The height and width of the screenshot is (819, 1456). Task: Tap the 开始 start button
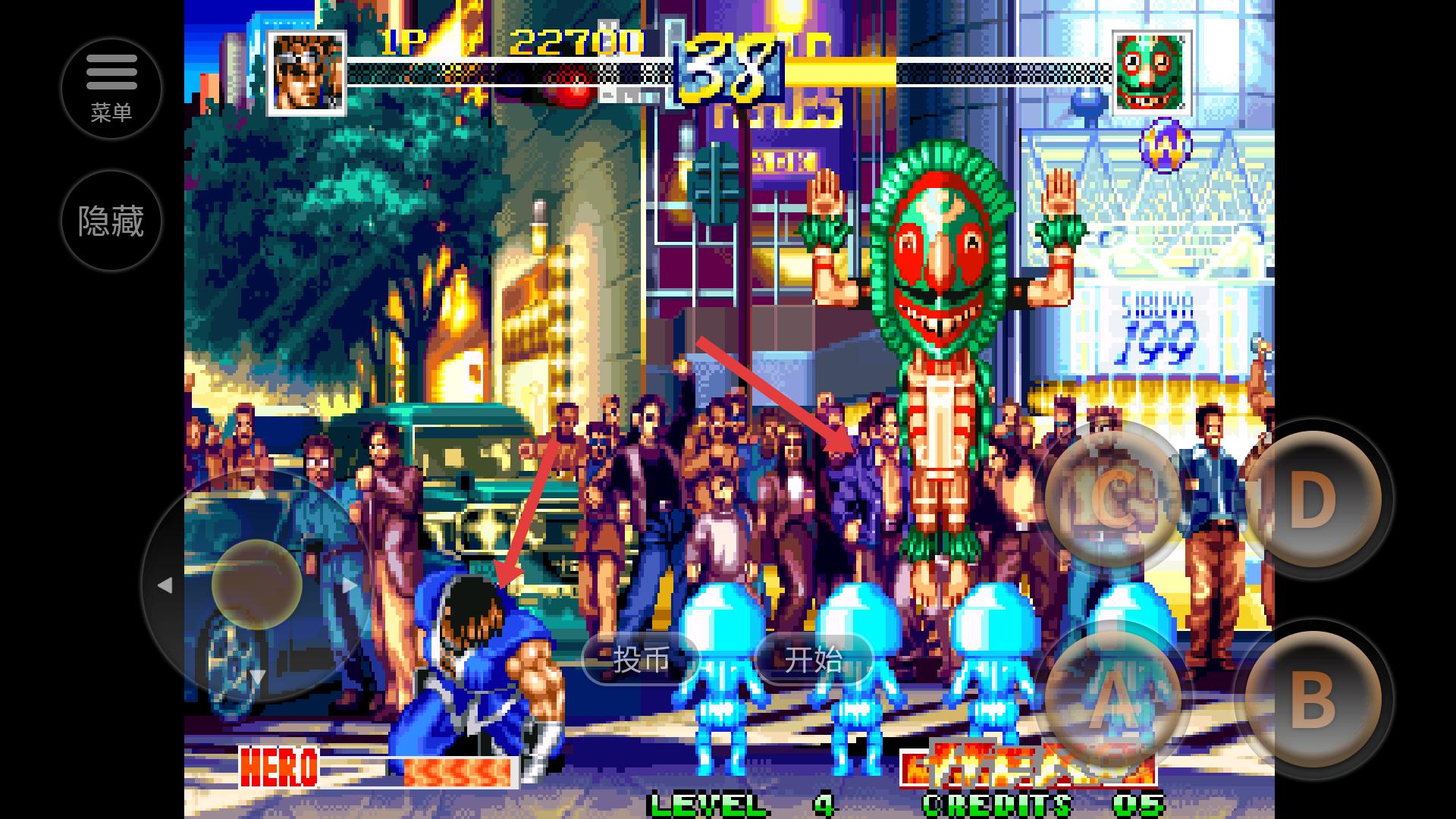click(814, 659)
